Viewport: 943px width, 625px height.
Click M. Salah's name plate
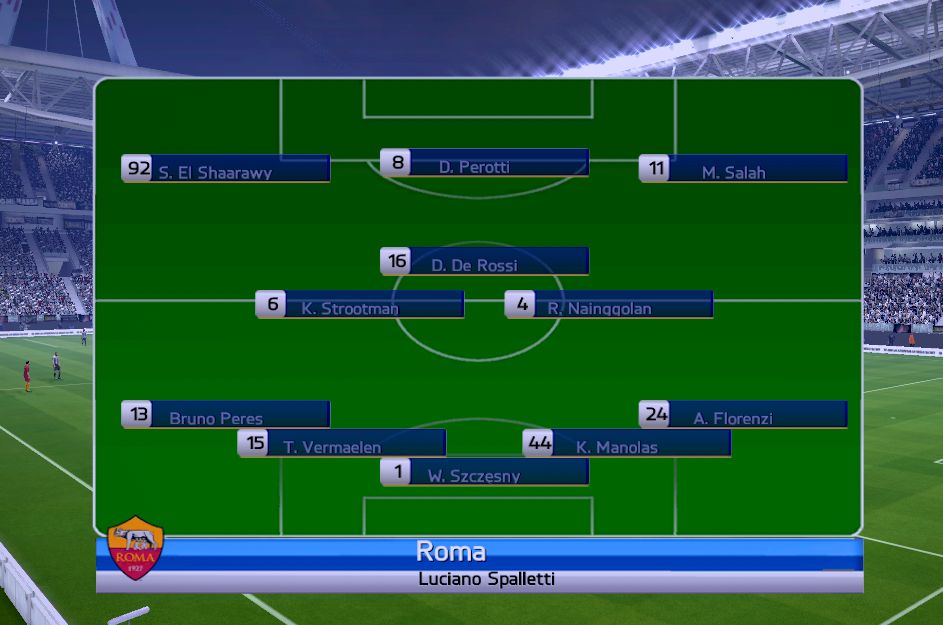click(744, 169)
